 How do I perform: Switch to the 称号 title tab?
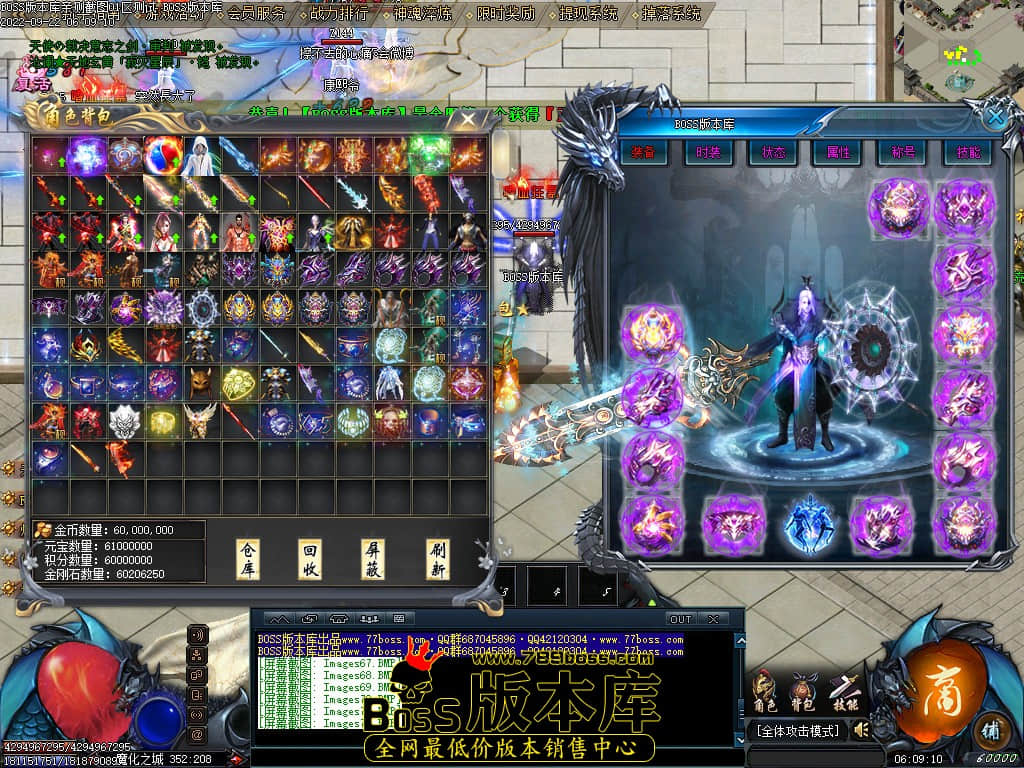(x=903, y=153)
